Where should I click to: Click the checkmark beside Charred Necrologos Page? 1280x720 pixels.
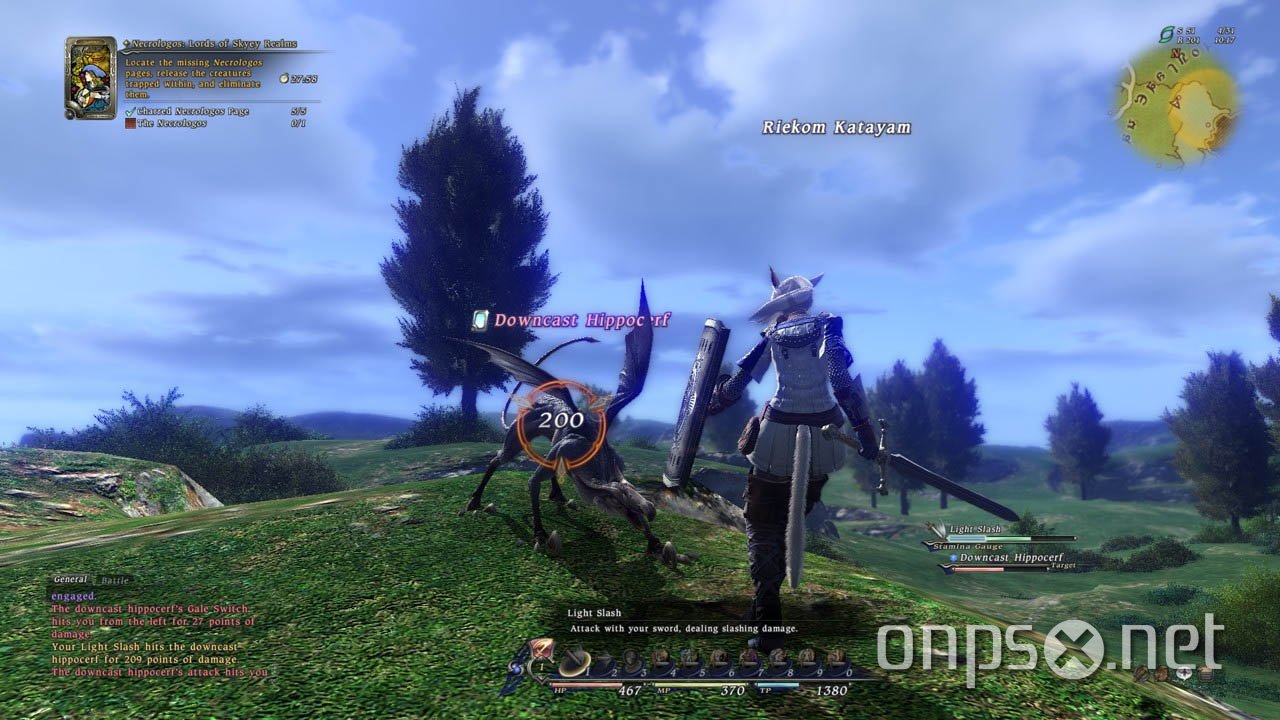tap(129, 111)
